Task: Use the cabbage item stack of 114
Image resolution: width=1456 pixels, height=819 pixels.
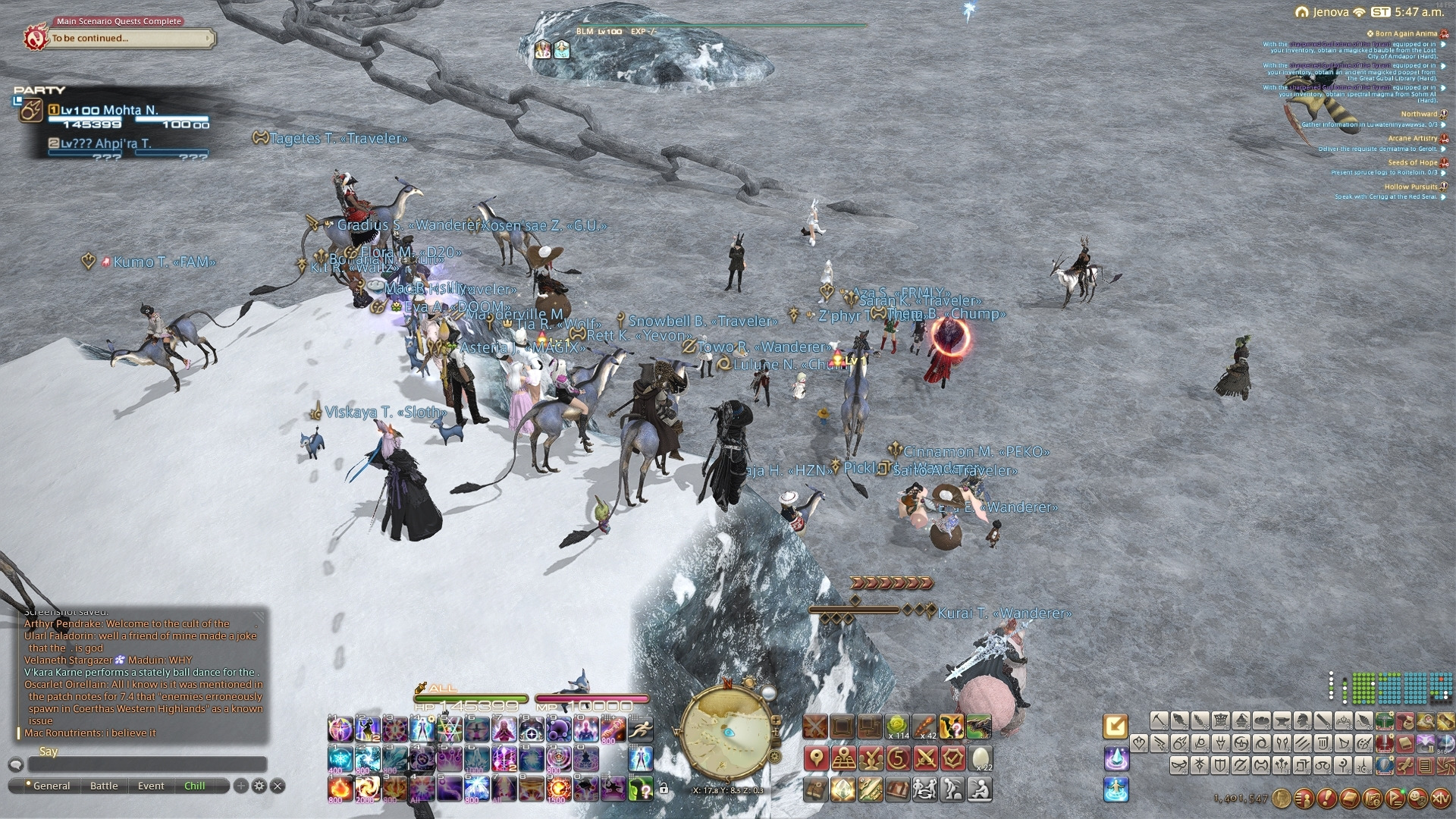Action: (x=897, y=727)
